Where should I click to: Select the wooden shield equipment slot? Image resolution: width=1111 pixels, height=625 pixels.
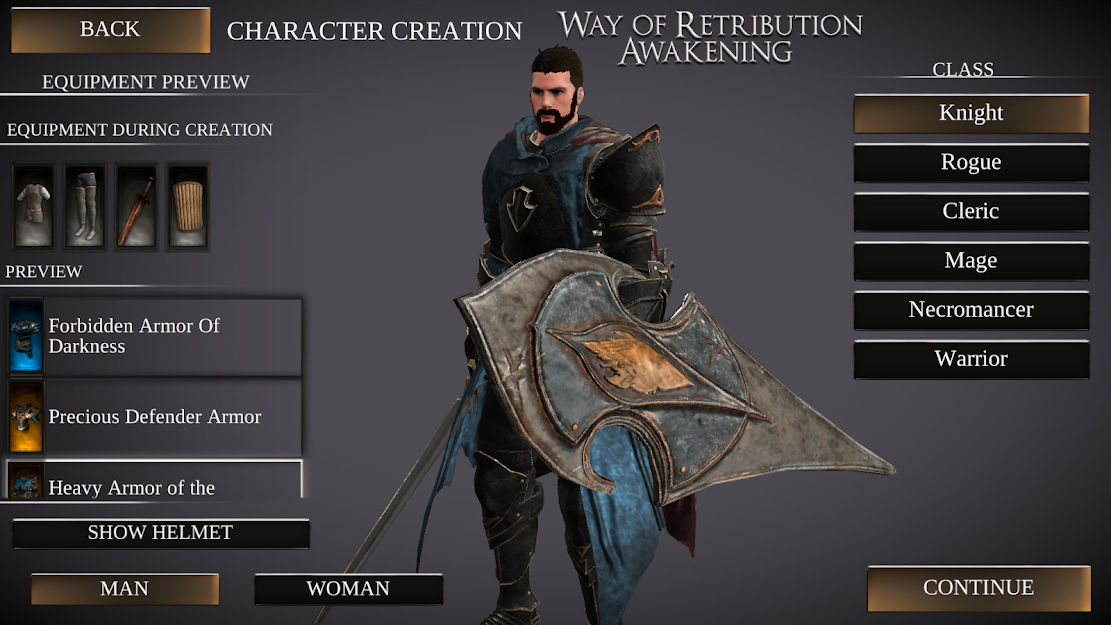[187, 206]
